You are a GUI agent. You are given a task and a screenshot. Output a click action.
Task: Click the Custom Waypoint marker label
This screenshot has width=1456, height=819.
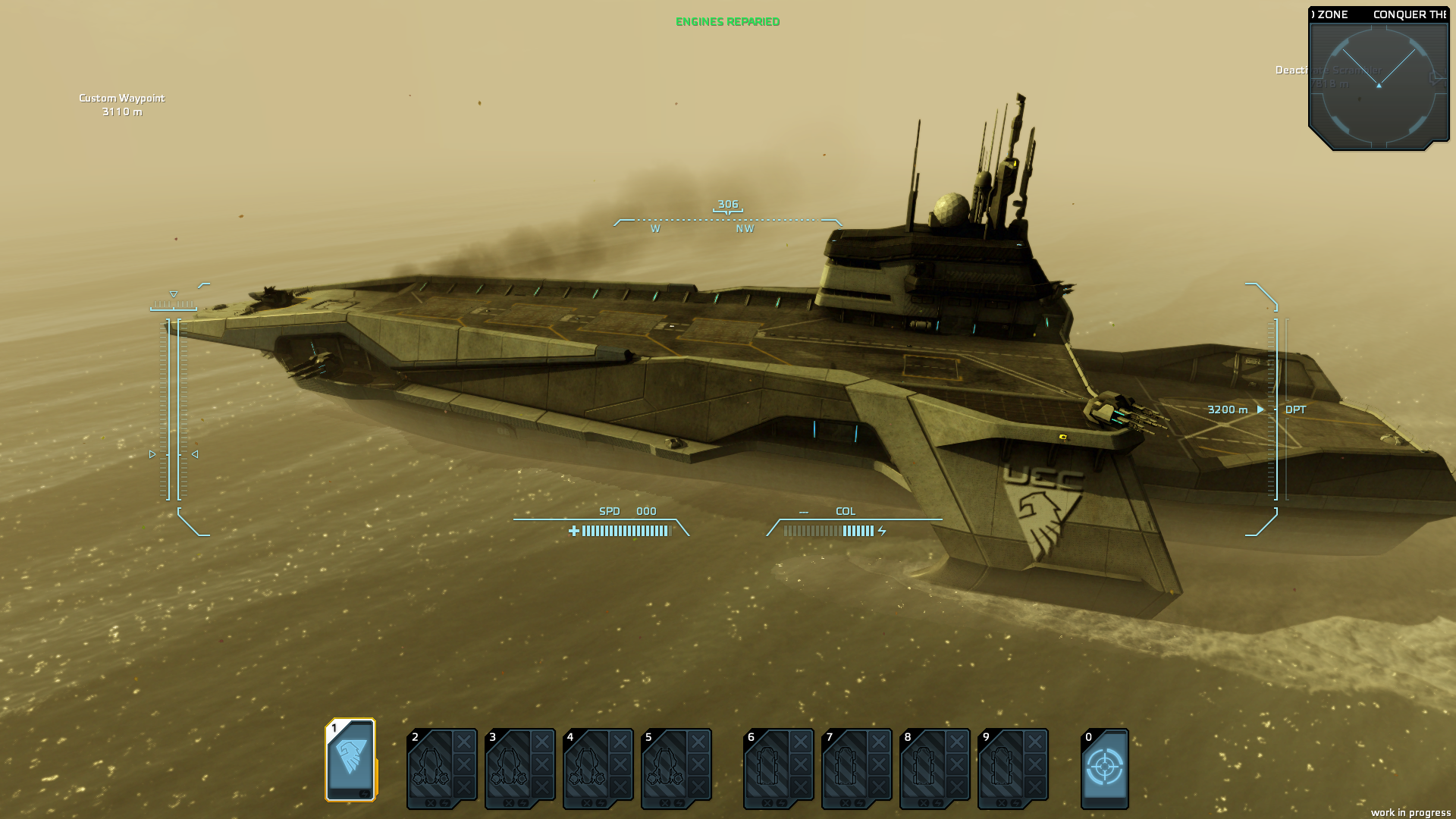pos(122,99)
